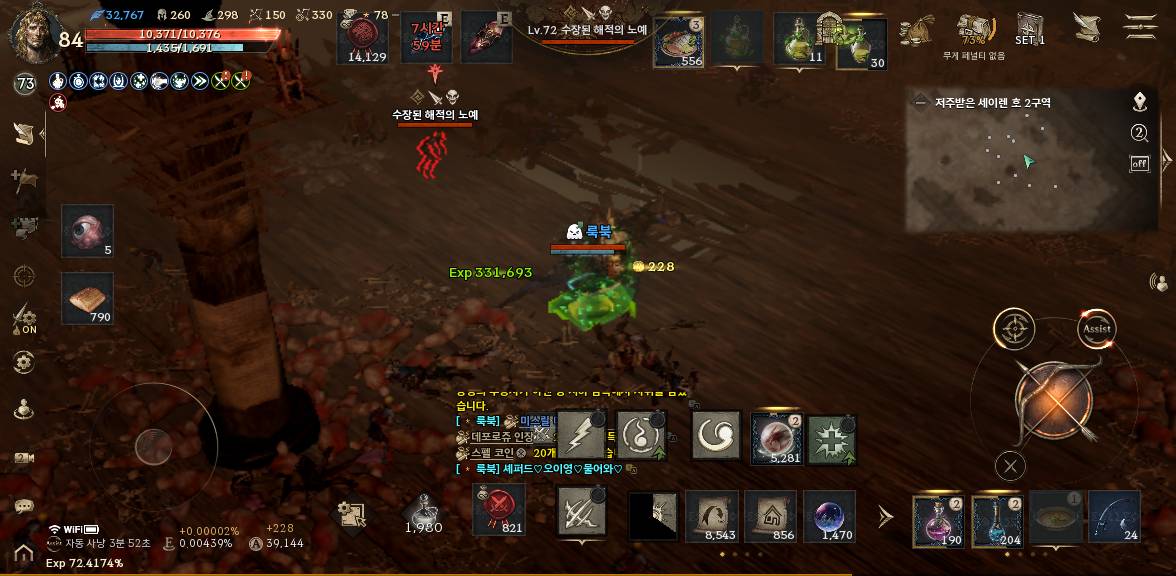The image size is (1176, 576).
Task: Tap the map location pin button
Action: click(1139, 102)
